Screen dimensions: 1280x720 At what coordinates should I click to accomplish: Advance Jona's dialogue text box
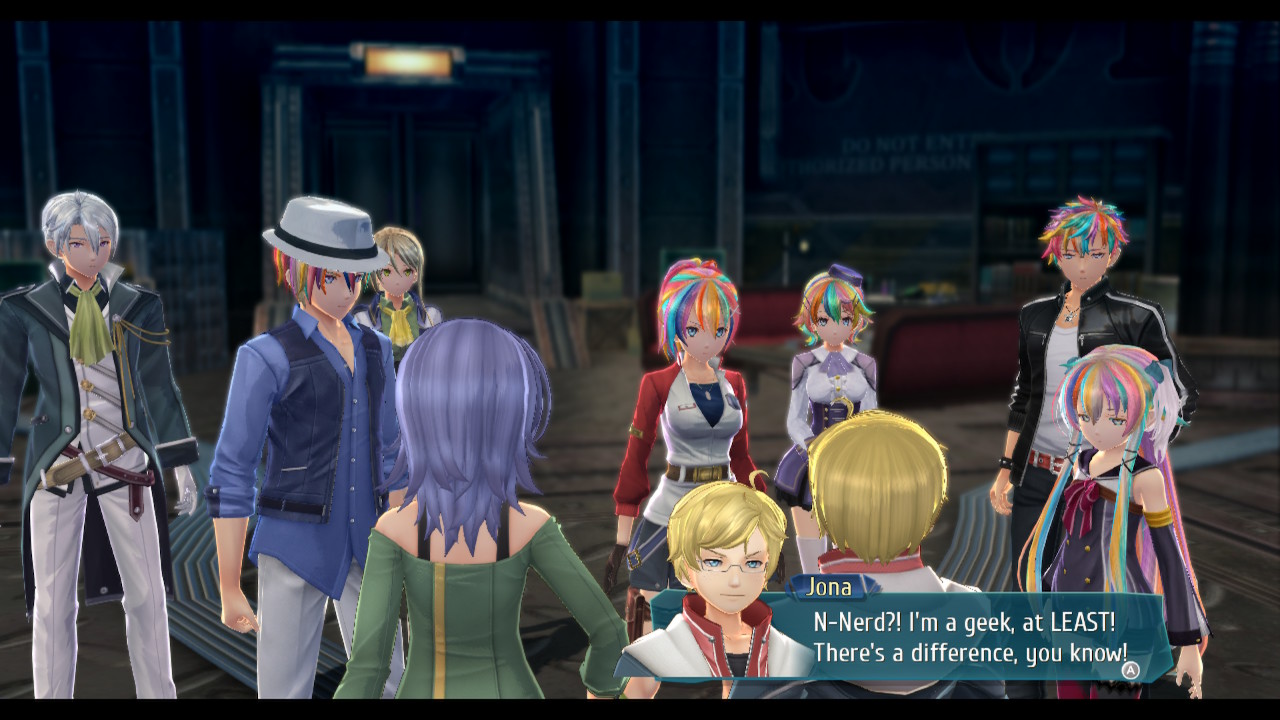point(1130,670)
